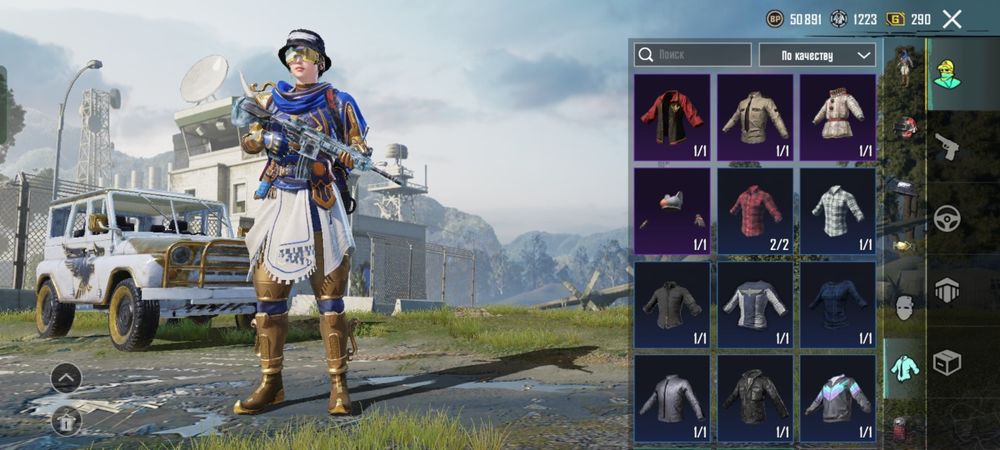Click the search field labeled Поиск

[692, 55]
